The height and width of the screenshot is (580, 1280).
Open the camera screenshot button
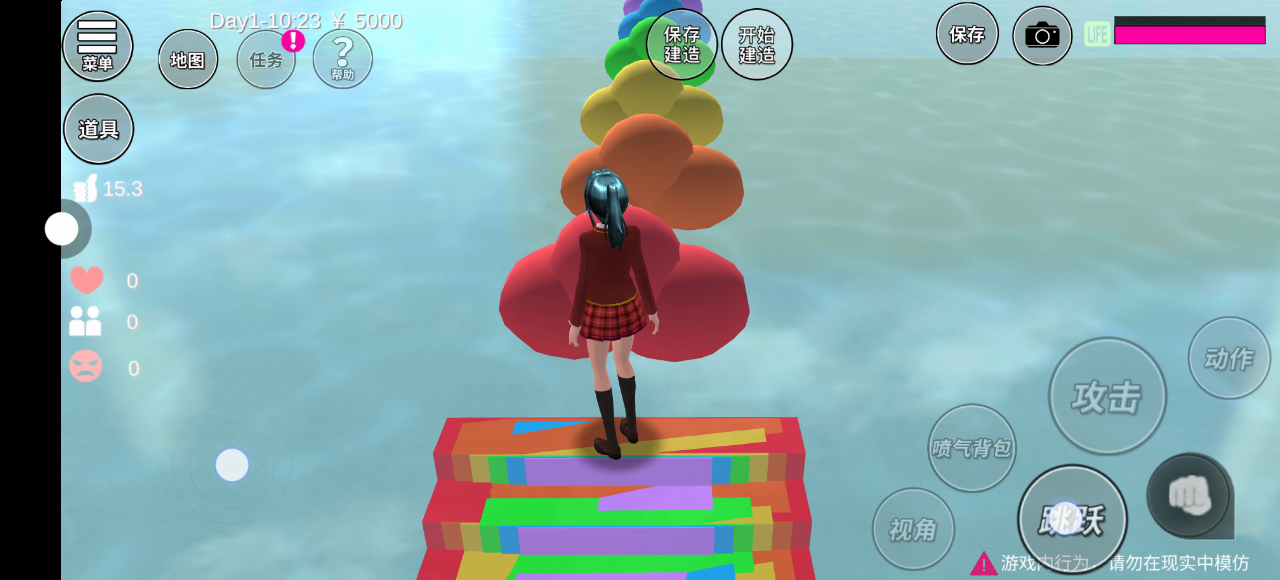1042,36
